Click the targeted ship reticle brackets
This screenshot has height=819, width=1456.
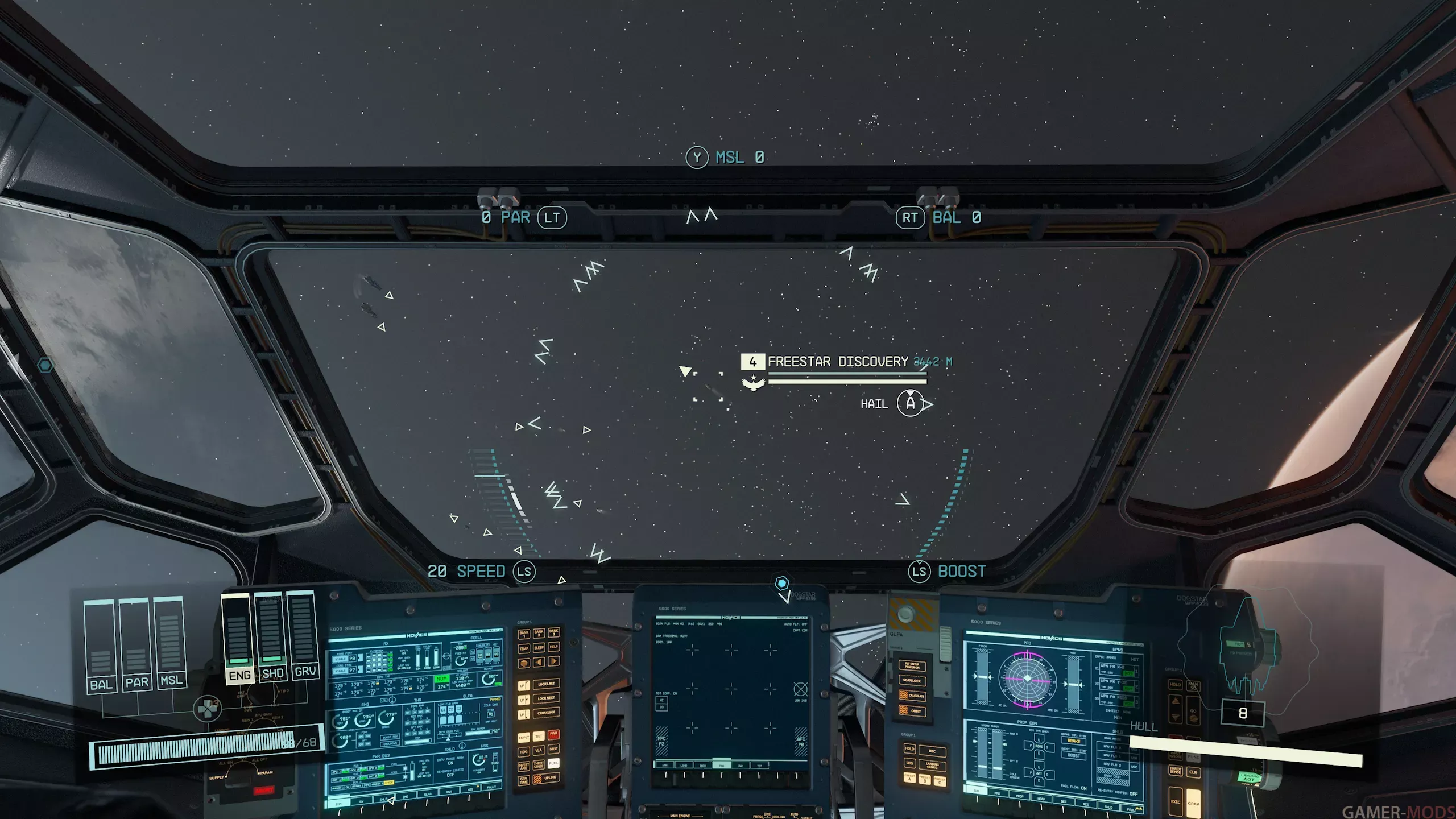(709, 387)
